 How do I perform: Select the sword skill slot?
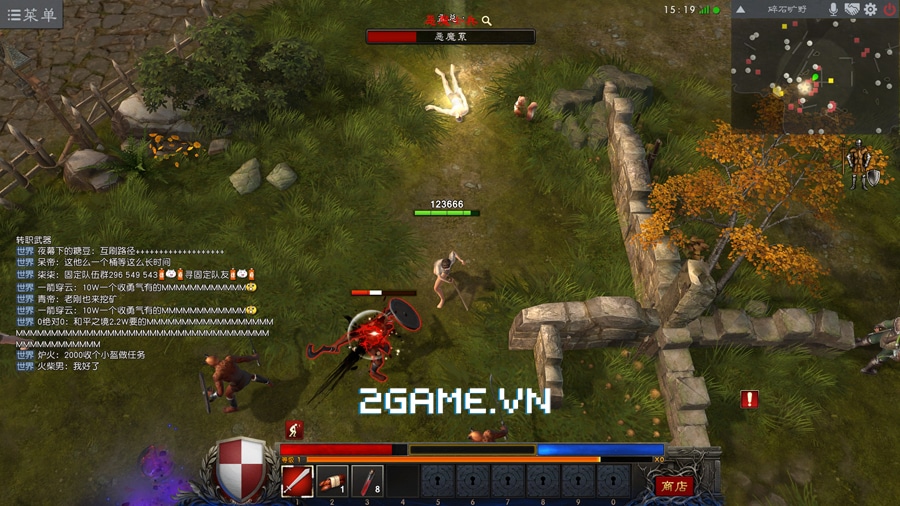click(x=297, y=480)
